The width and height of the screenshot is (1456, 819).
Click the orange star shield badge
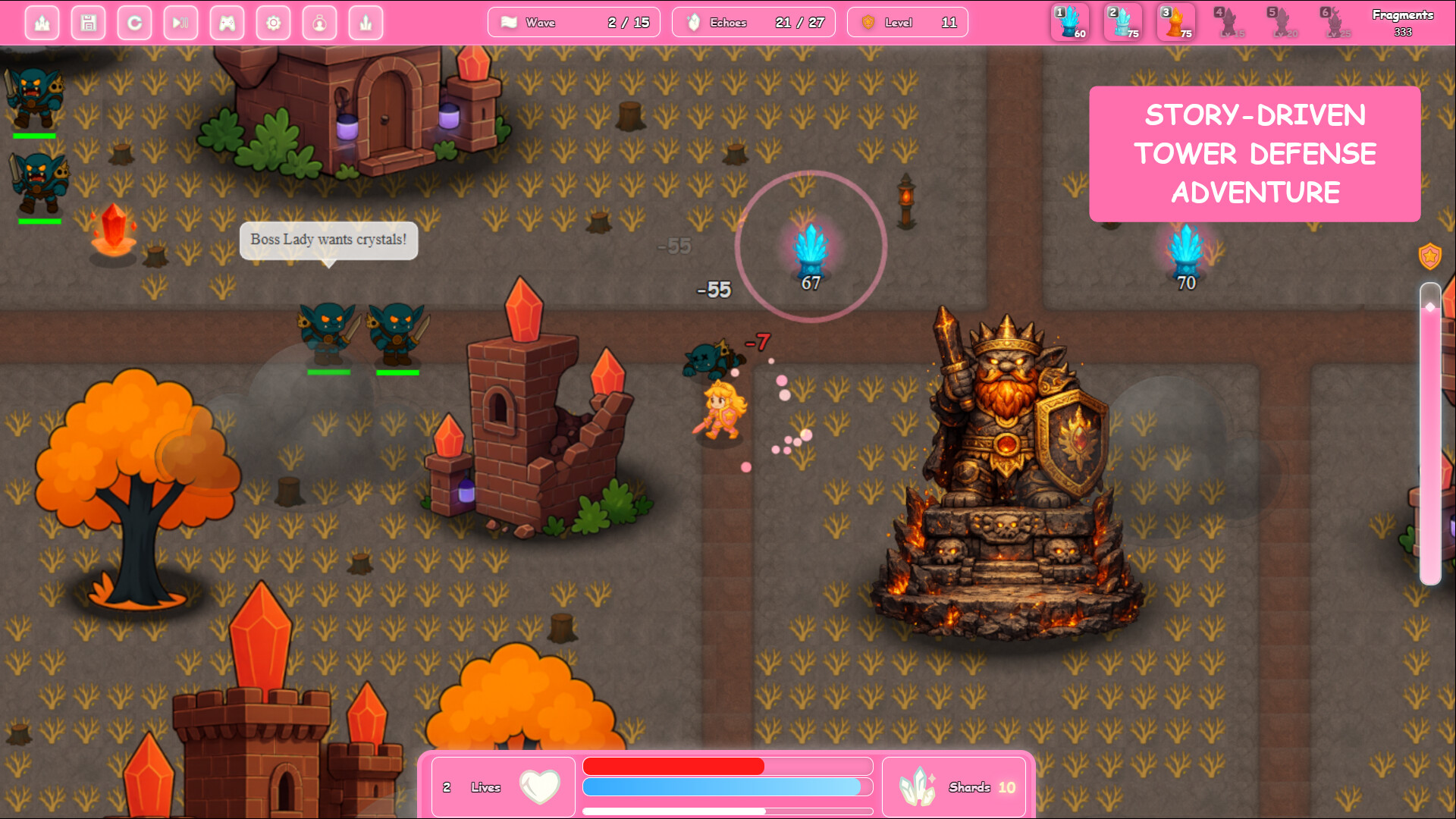(x=1429, y=256)
